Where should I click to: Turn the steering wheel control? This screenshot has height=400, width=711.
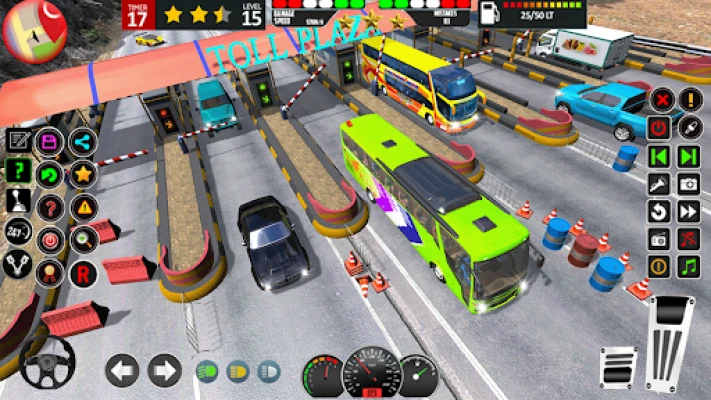[47, 363]
